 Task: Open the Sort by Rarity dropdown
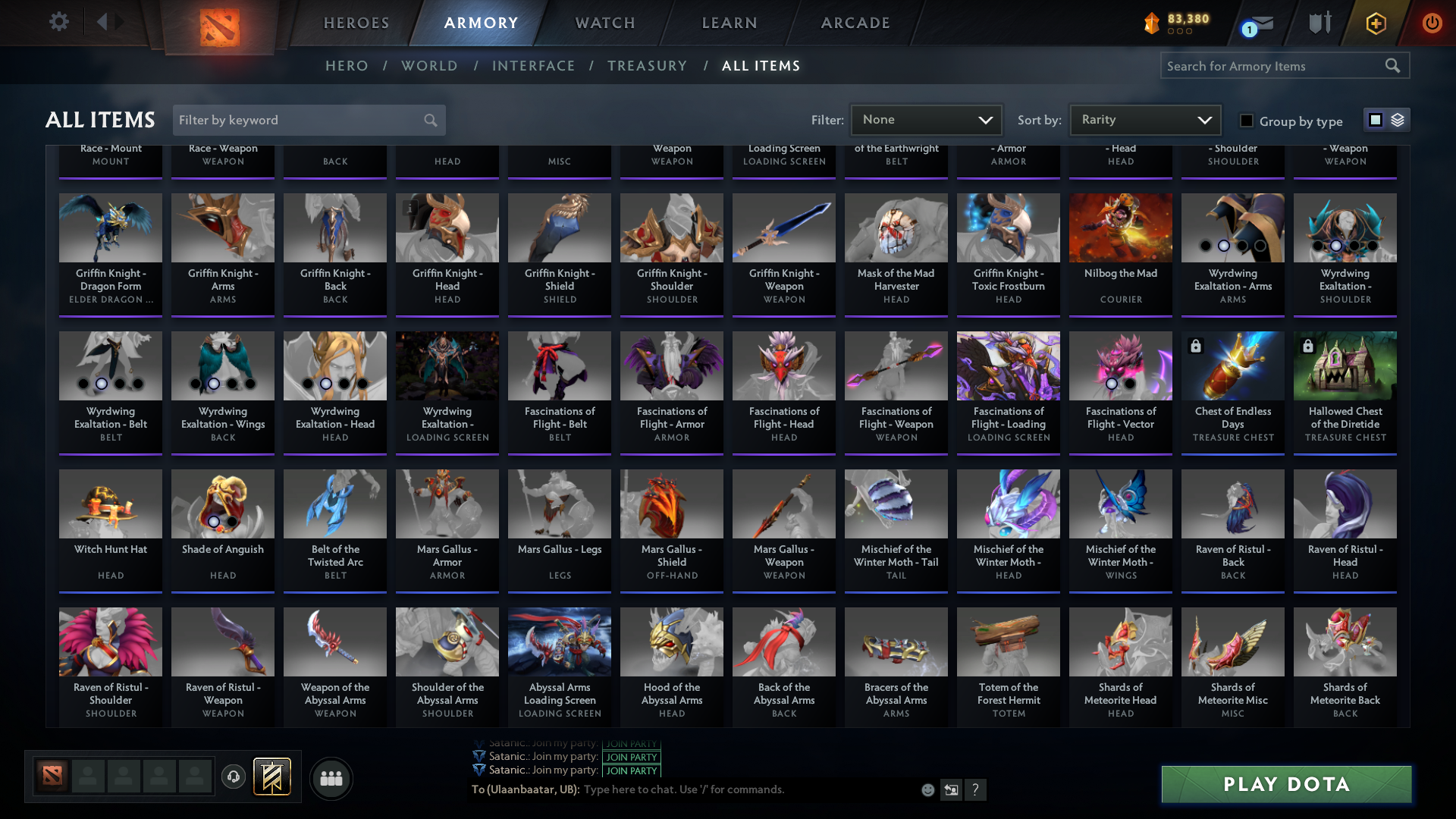pyautogui.click(x=1144, y=120)
